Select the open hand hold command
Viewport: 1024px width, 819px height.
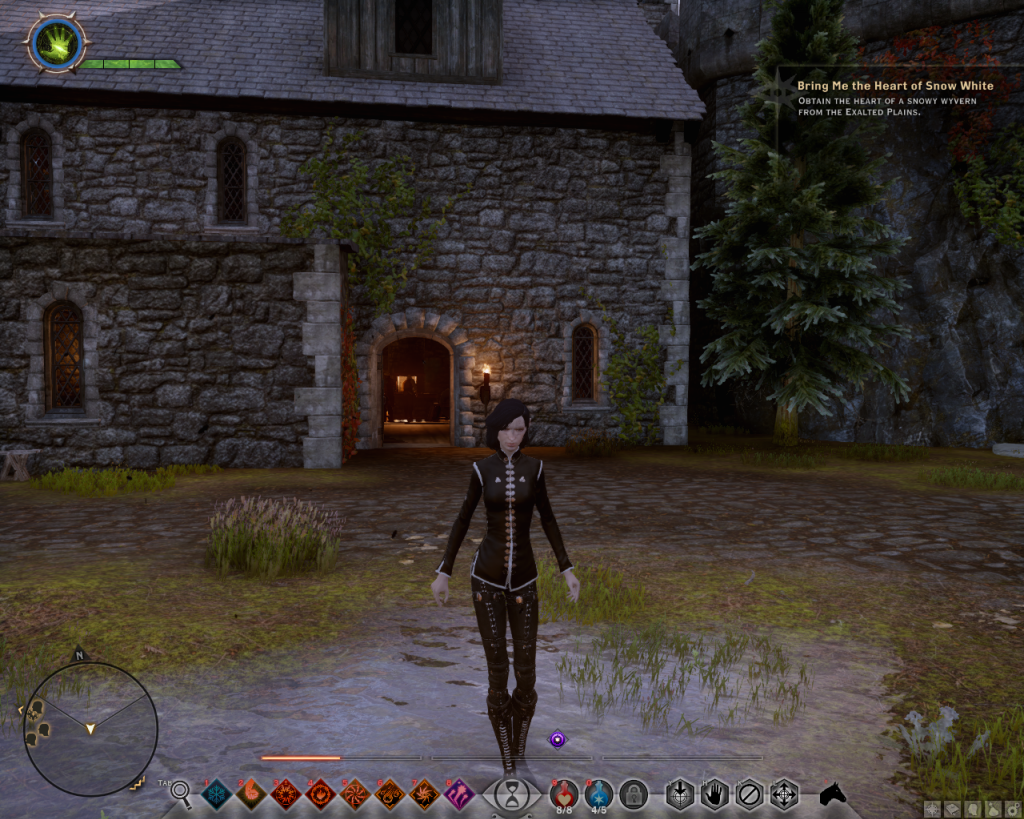pyautogui.click(x=712, y=794)
